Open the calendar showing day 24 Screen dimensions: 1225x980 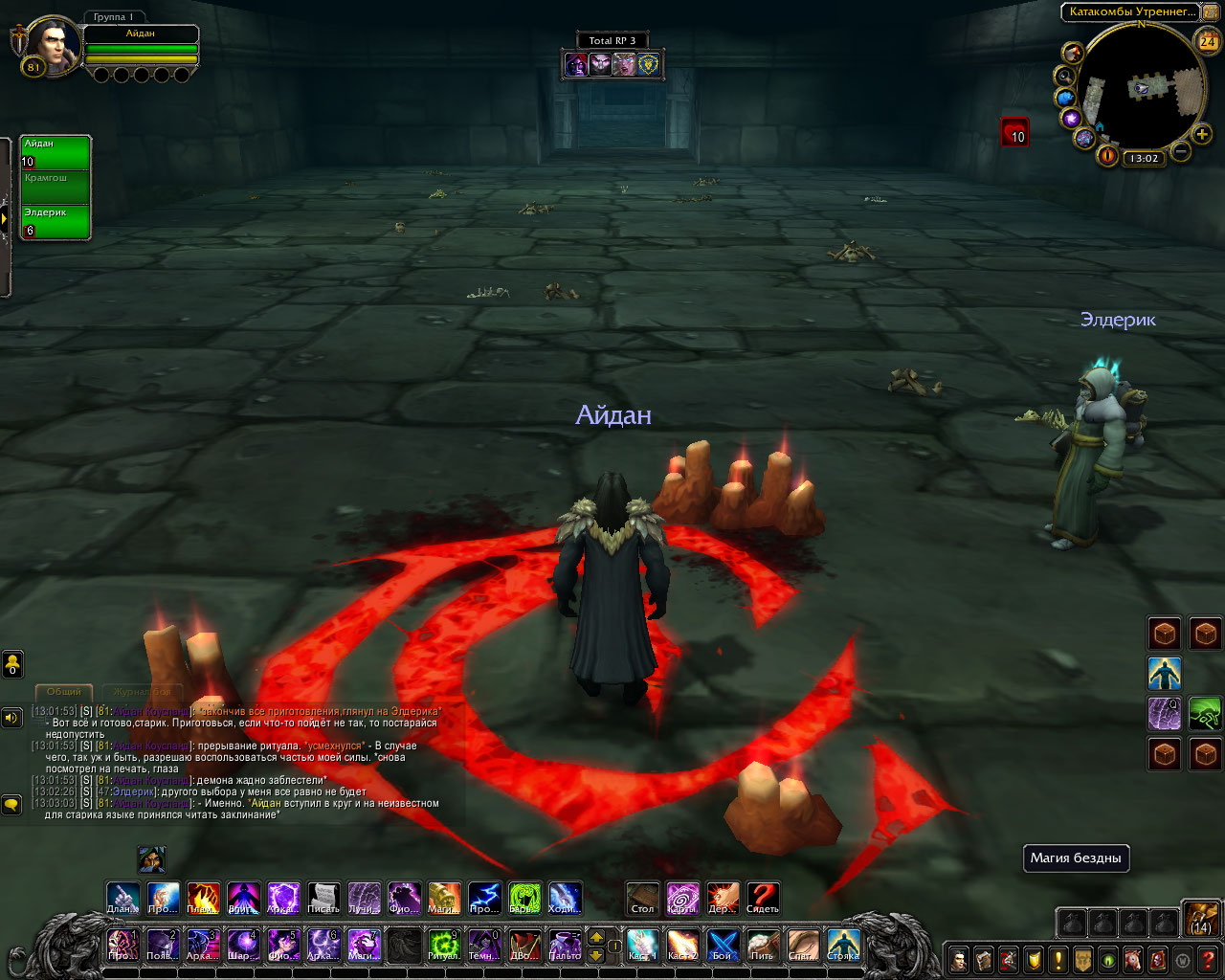pyautogui.click(x=1207, y=41)
